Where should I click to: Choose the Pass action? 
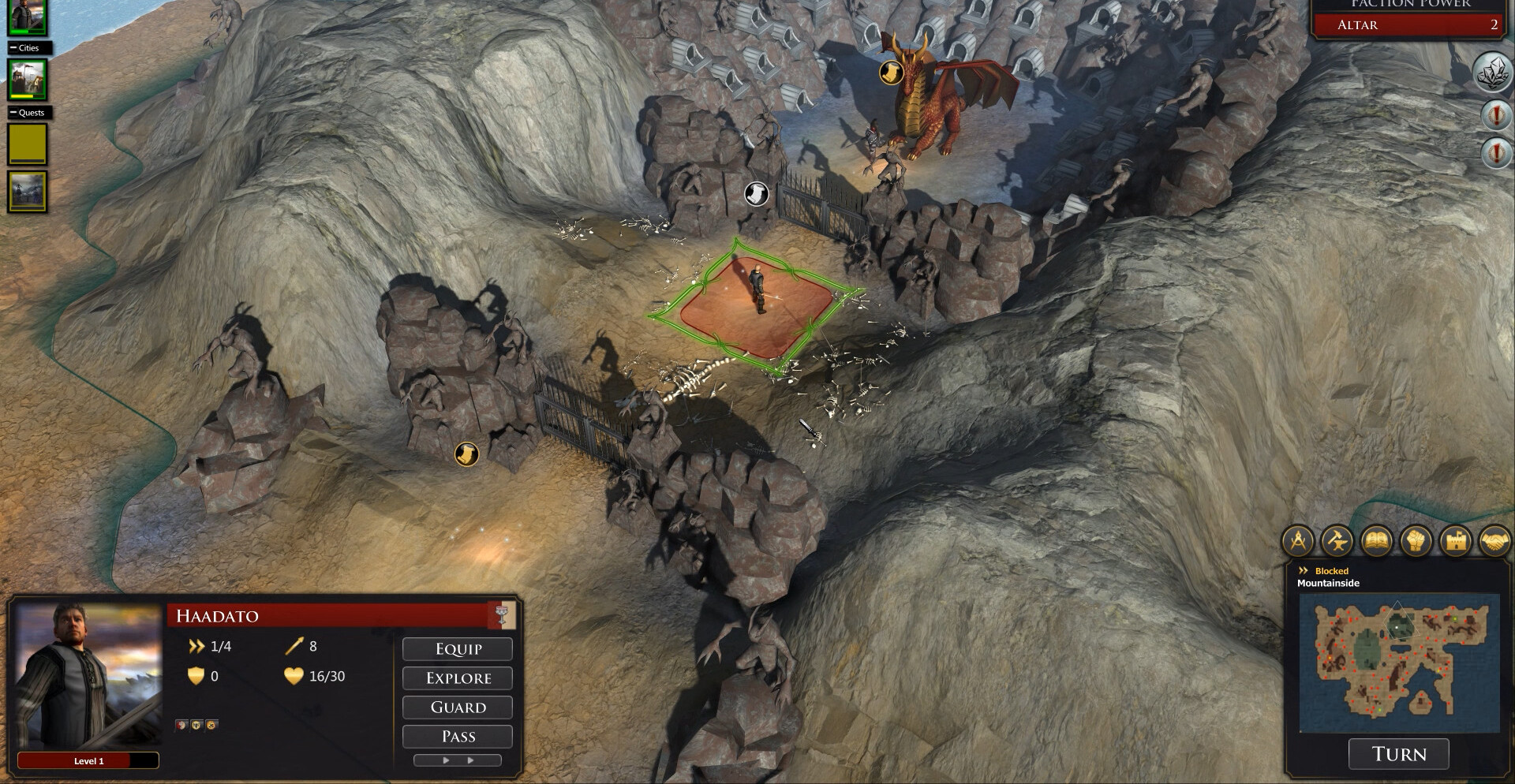pyautogui.click(x=458, y=736)
